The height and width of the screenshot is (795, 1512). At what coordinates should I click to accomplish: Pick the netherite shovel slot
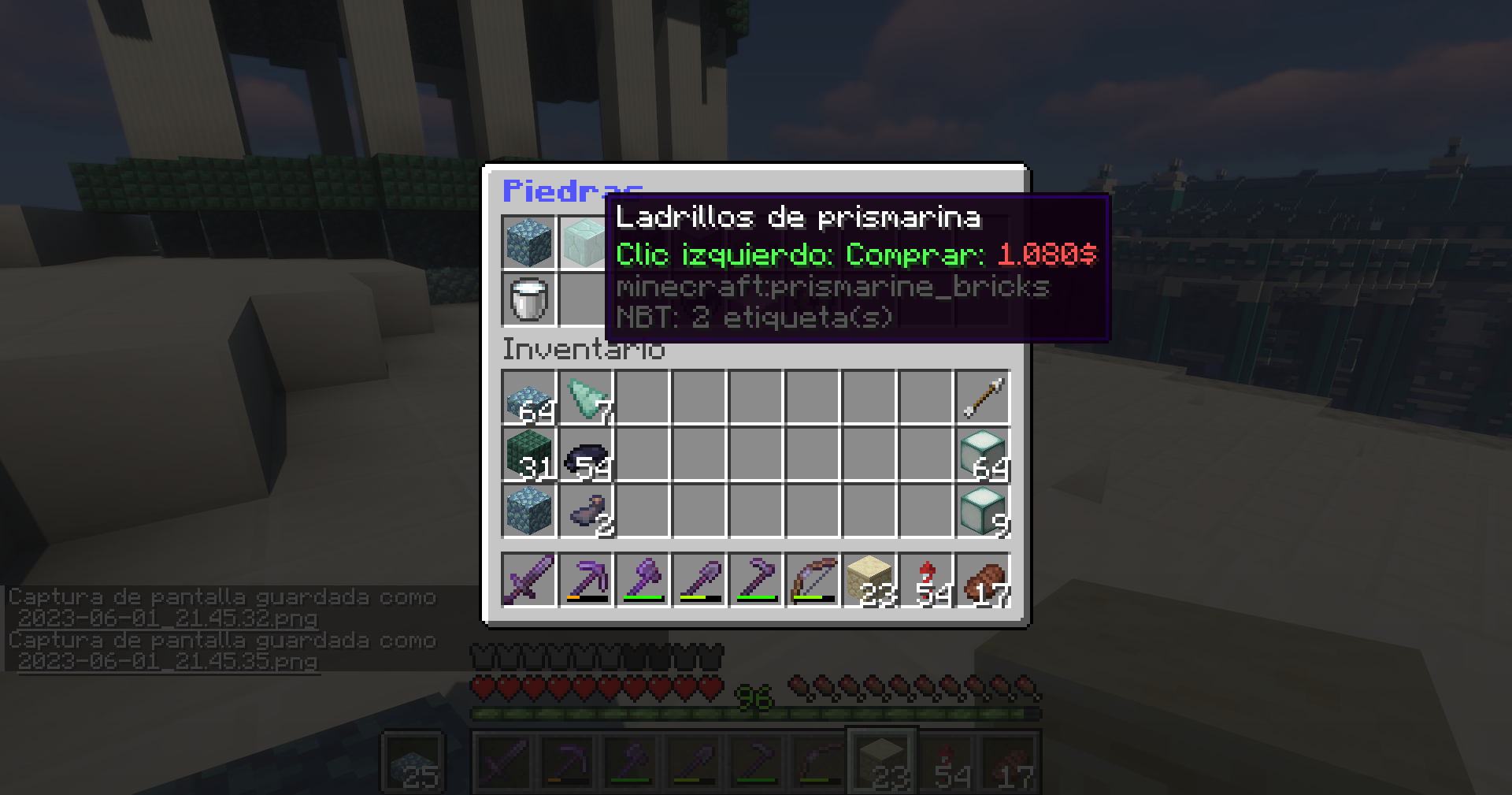point(699,581)
